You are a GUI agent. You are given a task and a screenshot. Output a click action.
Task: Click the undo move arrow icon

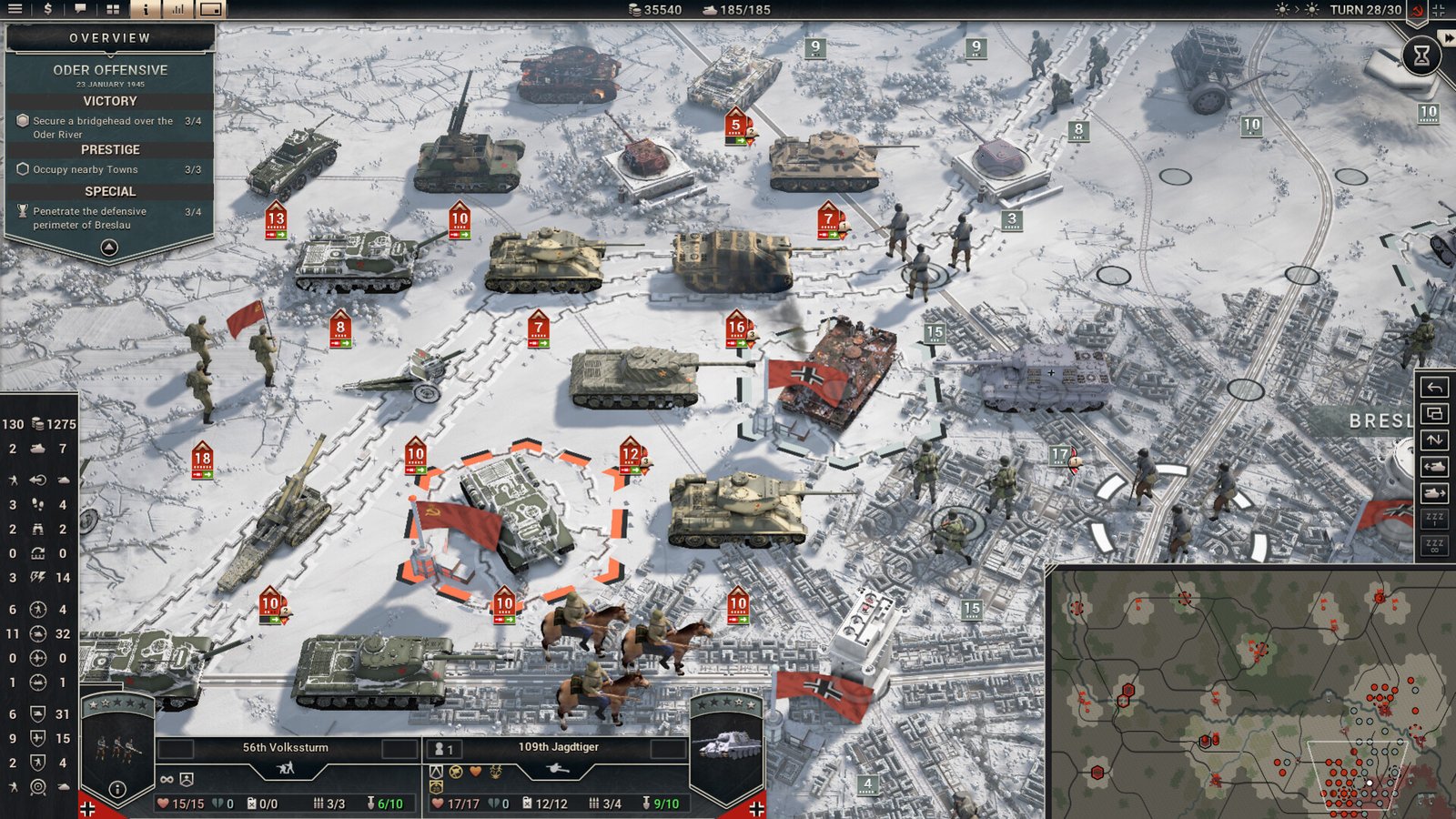point(1434,386)
